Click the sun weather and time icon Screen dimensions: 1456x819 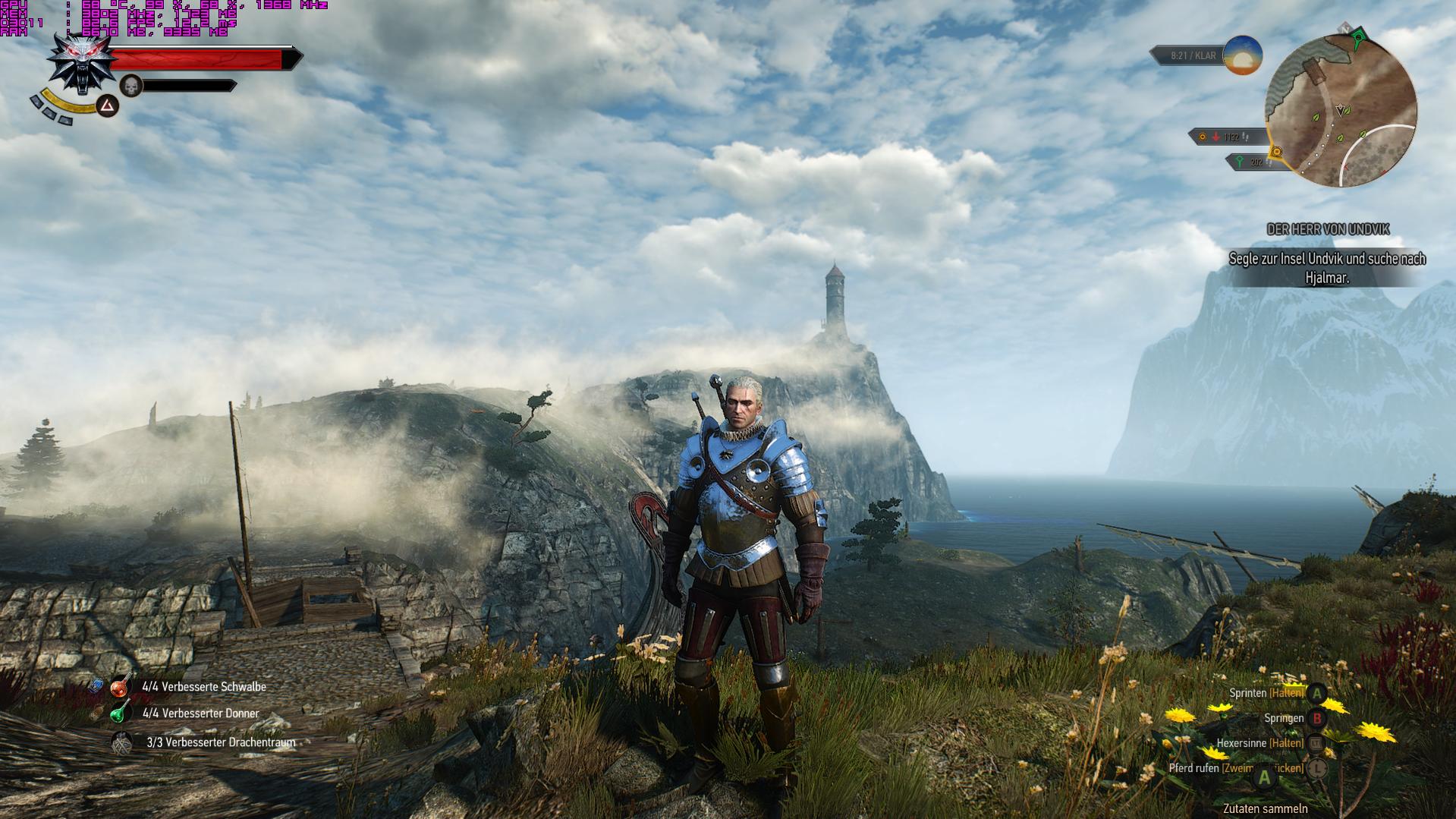pyautogui.click(x=1242, y=55)
